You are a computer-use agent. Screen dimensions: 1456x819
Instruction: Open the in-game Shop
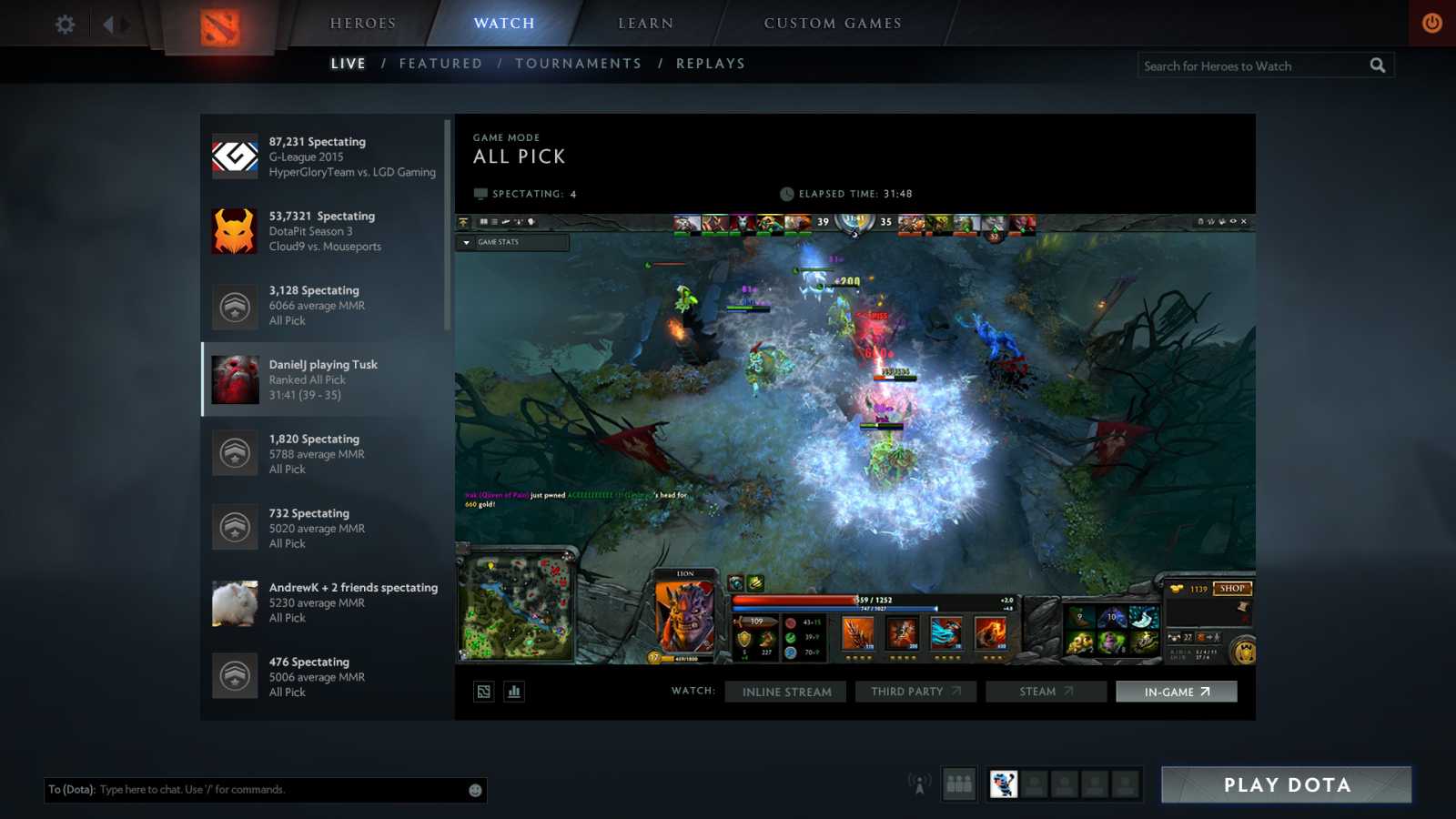tap(1233, 589)
